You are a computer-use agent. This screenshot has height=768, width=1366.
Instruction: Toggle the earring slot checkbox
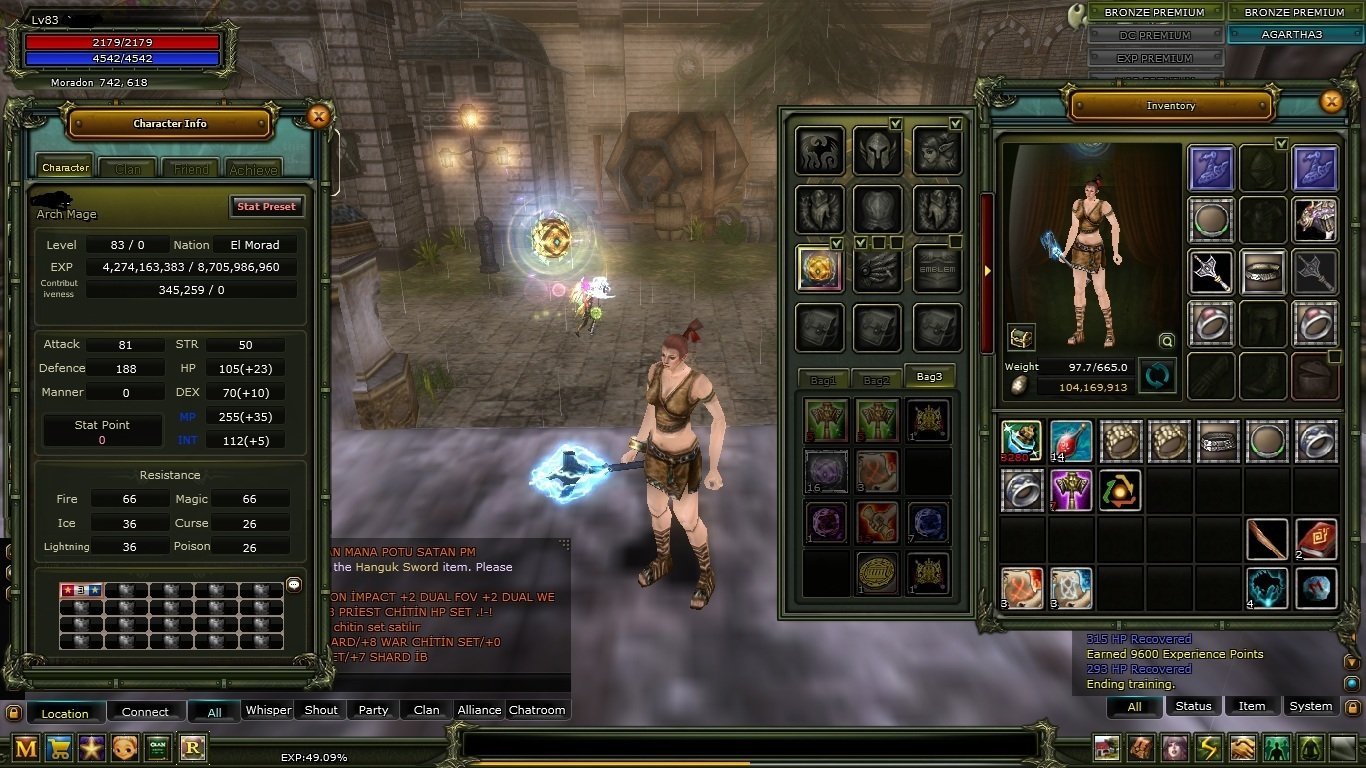coord(954,124)
